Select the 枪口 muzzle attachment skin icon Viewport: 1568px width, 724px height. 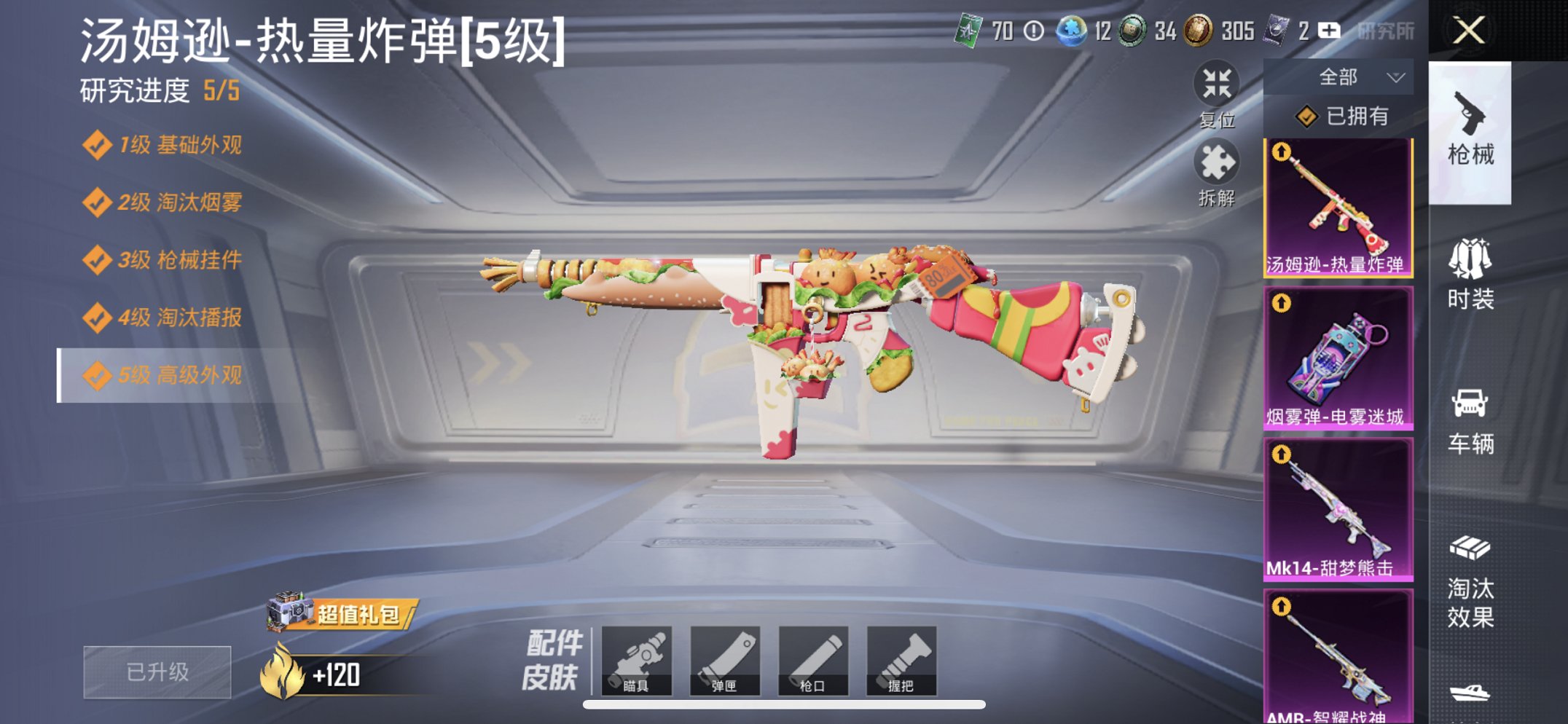[814, 661]
